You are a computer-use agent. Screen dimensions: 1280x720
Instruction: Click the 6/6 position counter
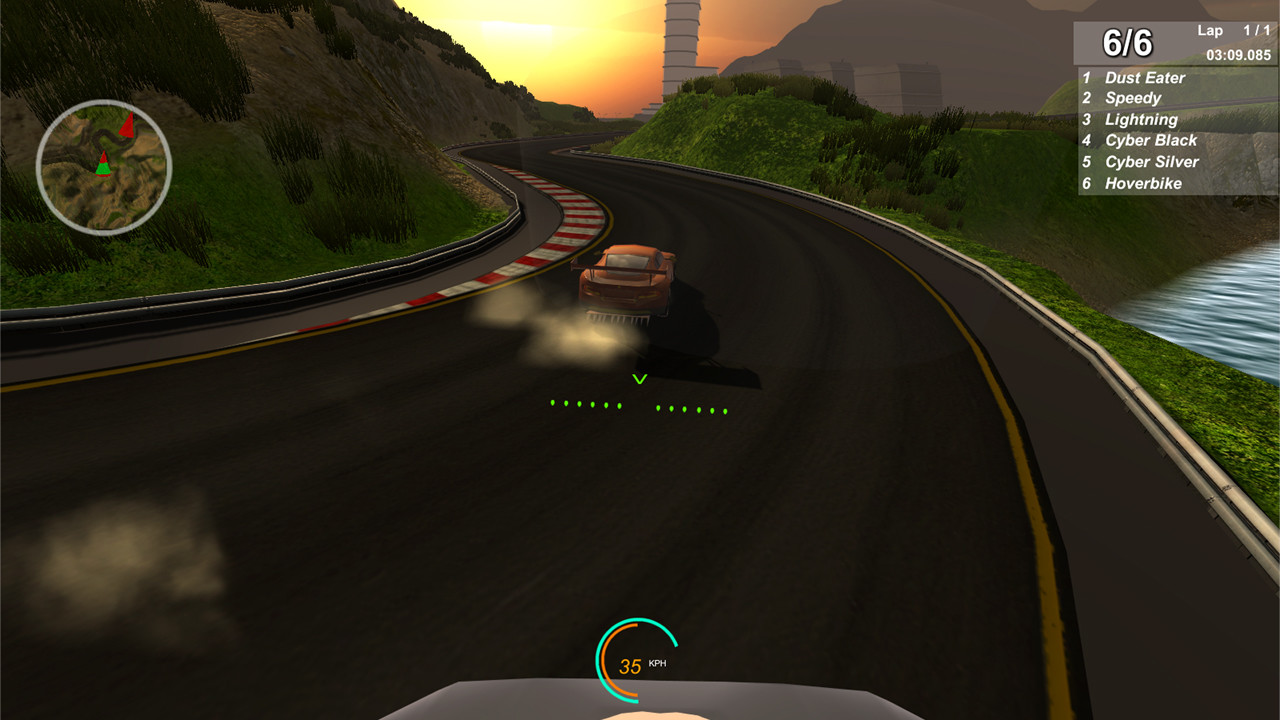[x=1125, y=42]
